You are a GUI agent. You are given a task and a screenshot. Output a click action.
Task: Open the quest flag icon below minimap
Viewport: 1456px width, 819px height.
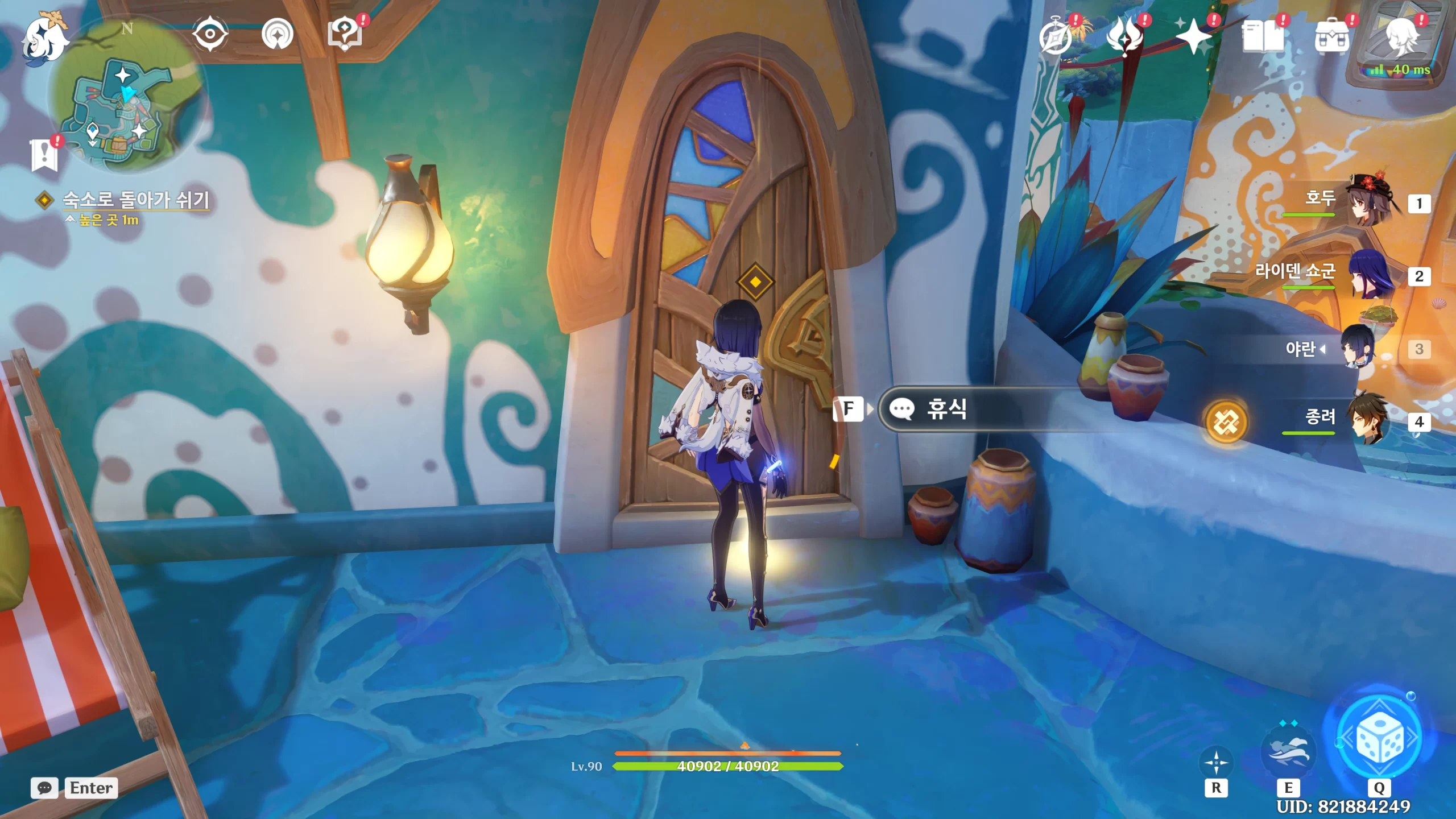tap(44, 154)
